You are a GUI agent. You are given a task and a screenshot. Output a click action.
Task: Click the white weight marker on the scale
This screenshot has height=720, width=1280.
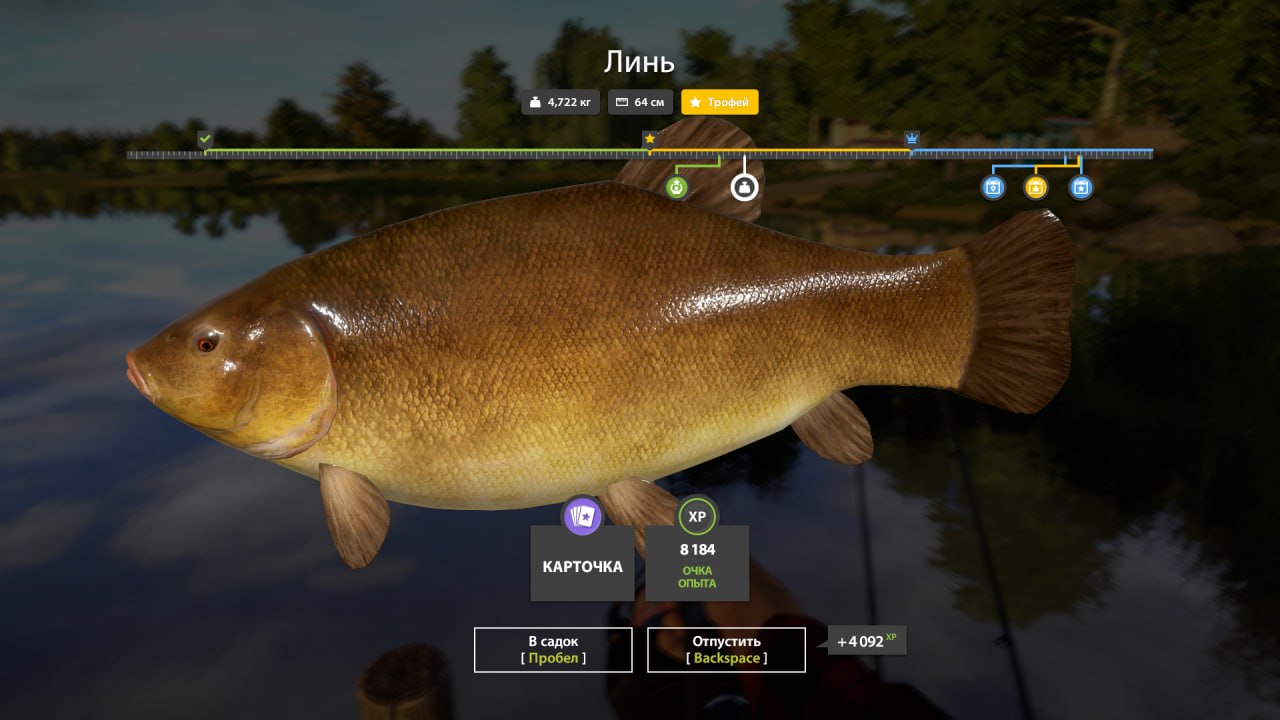click(x=744, y=187)
